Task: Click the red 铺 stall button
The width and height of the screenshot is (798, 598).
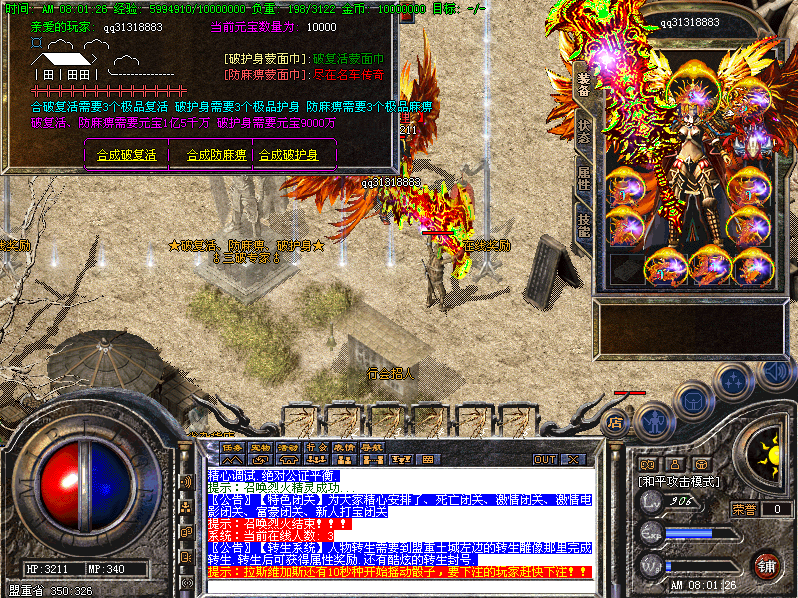Action: pyautogui.click(x=767, y=566)
